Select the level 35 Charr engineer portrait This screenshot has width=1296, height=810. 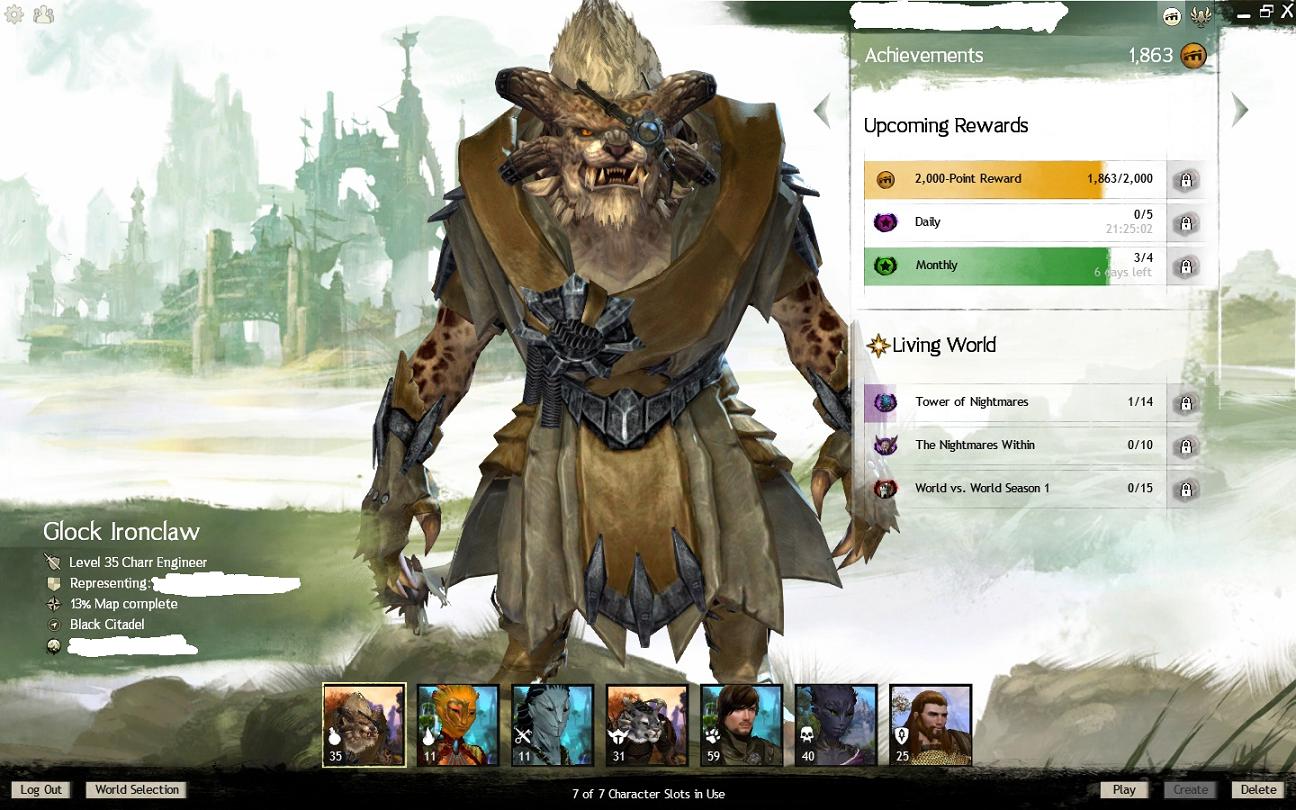tap(364, 725)
